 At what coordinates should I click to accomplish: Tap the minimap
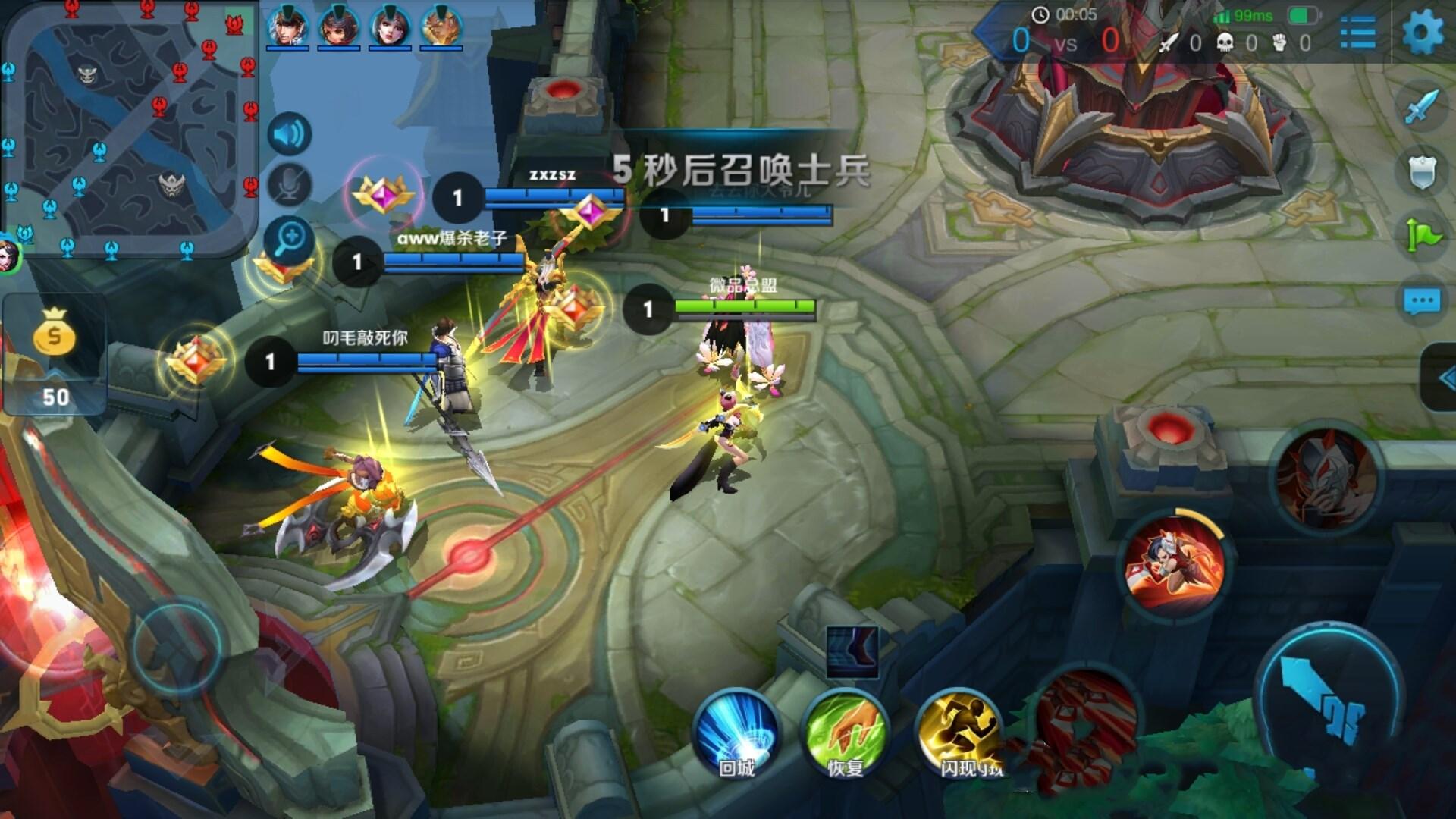coord(130,130)
